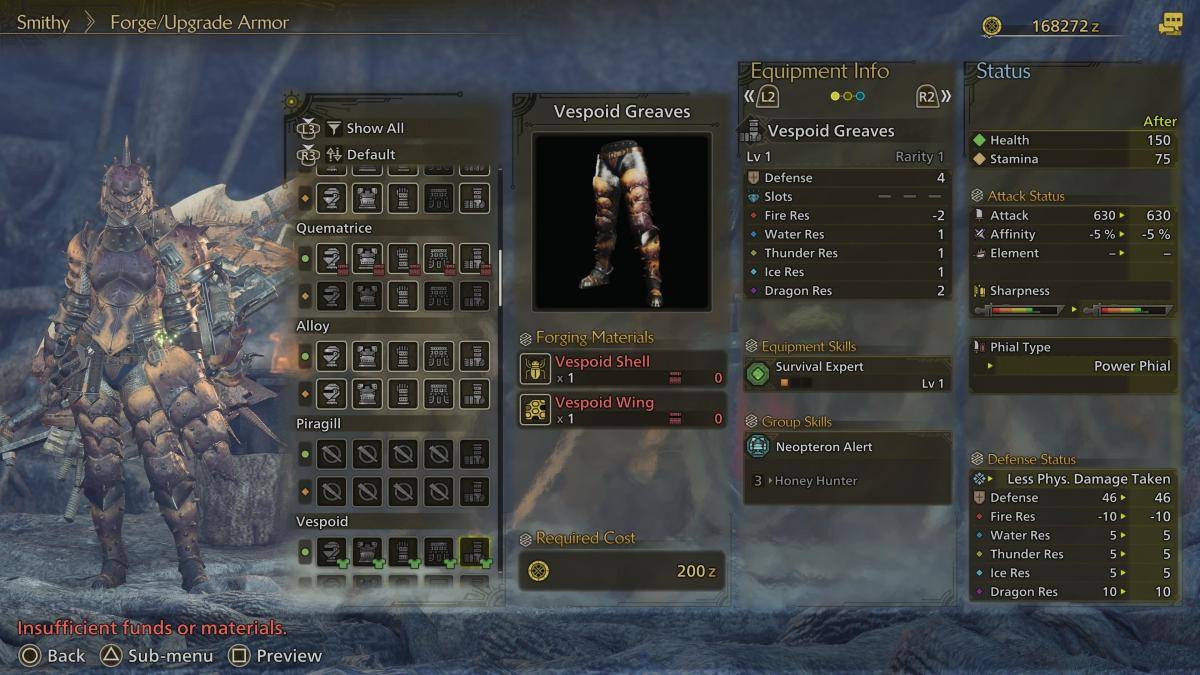Click the Vespoid Greaves preview image
Image resolution: width=1200 pixels, height=675 pixels.
coord(622,221)
